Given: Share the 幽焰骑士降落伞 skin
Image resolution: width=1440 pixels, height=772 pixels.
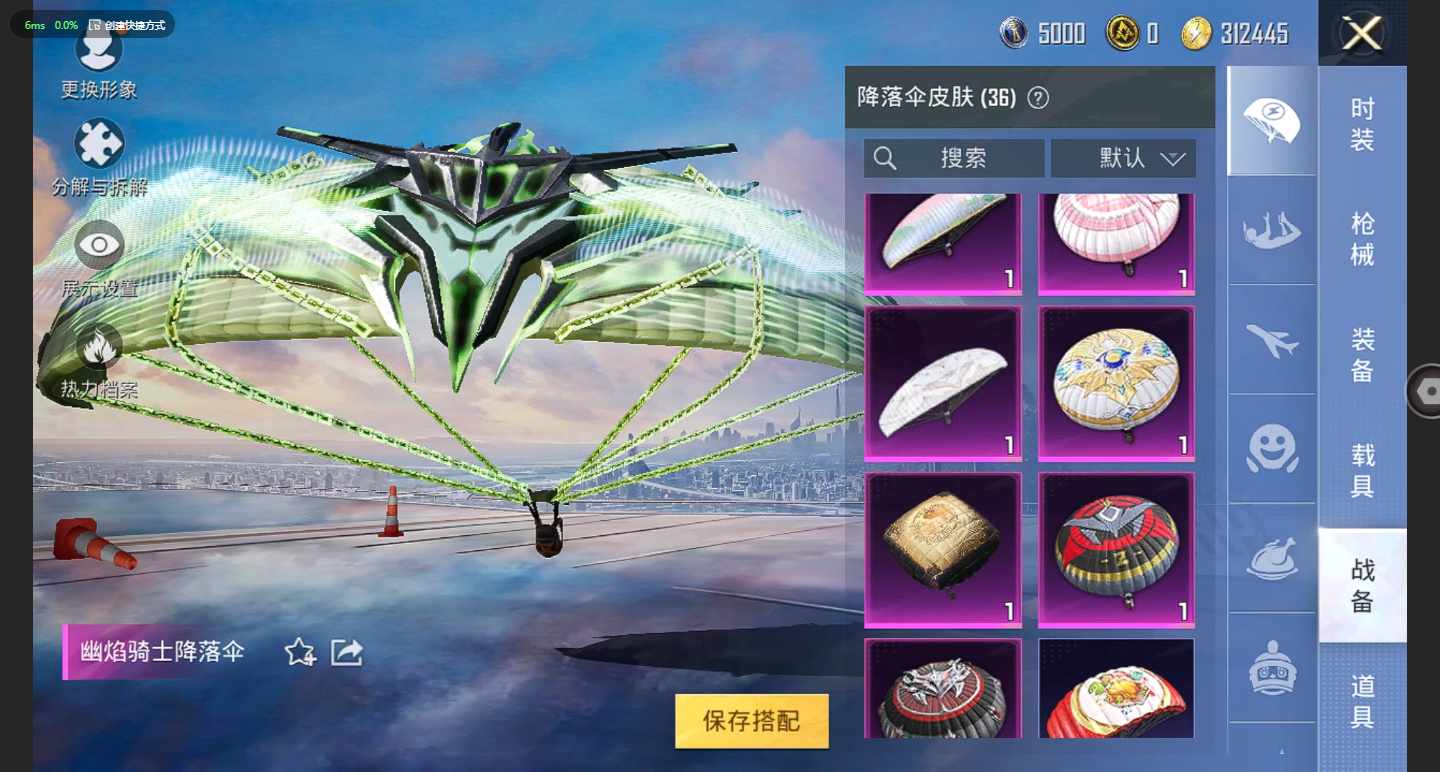Looking at the screenshot, I should [x=346, y=653].
